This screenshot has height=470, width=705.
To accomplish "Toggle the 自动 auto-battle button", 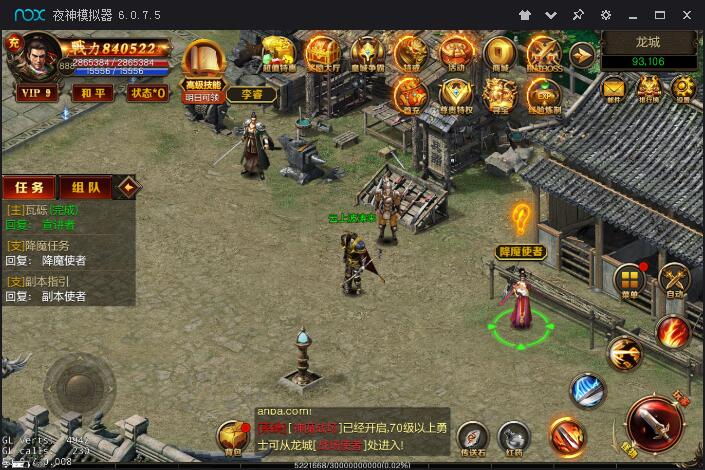I will coord(675,280).
